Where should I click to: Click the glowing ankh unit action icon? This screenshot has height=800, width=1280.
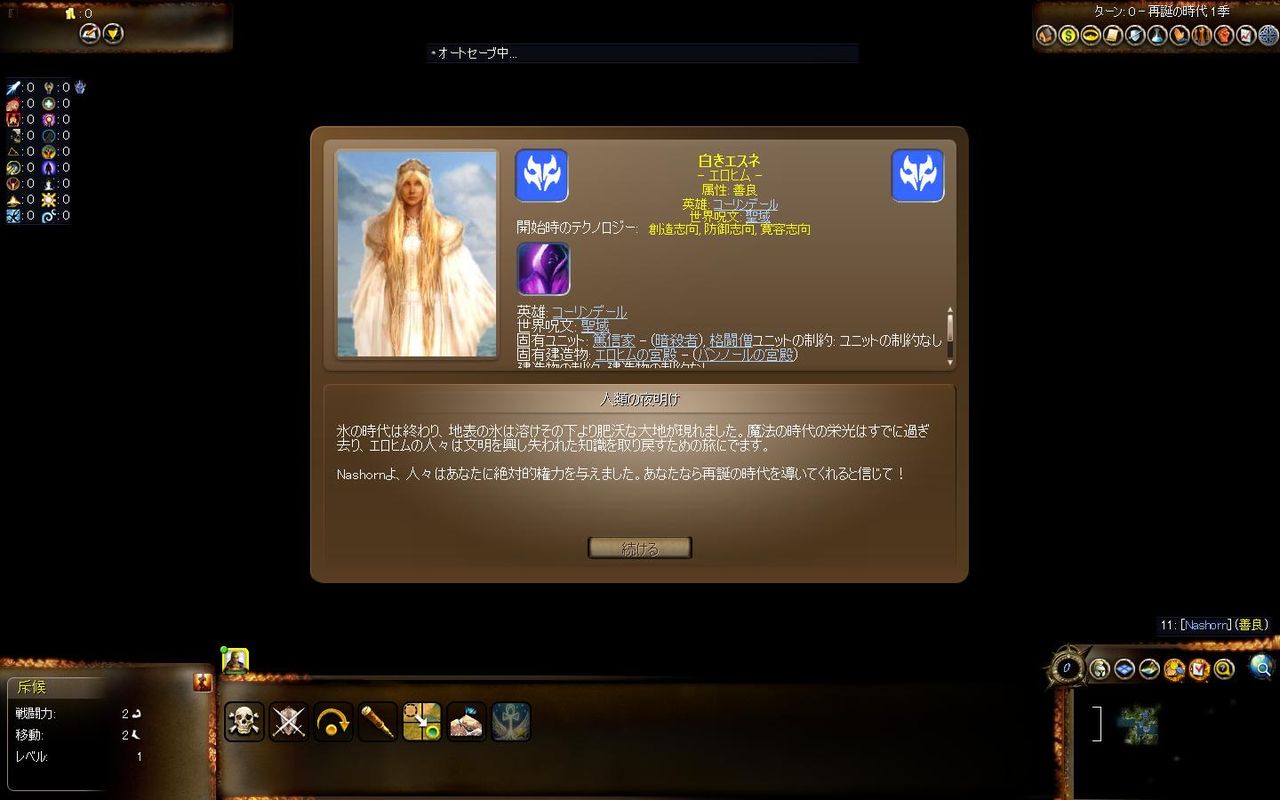point(510,720)
